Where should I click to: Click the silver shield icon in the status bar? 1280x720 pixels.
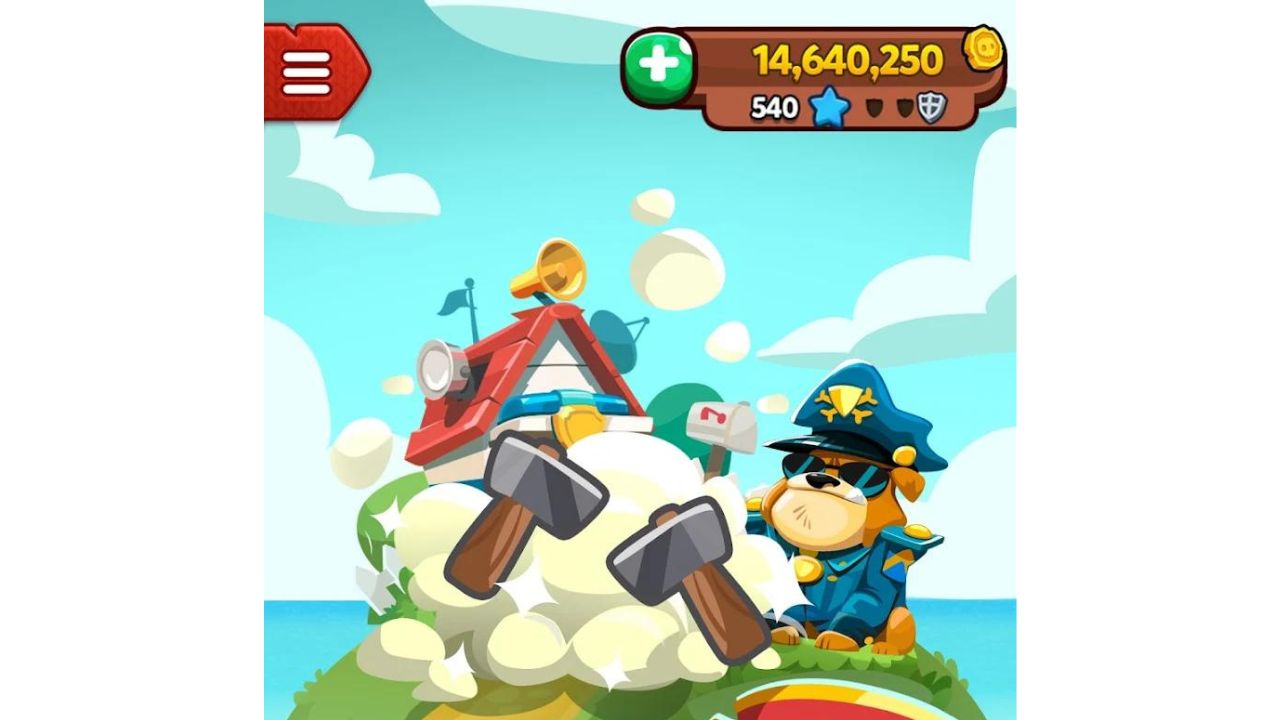pos(932,107)
